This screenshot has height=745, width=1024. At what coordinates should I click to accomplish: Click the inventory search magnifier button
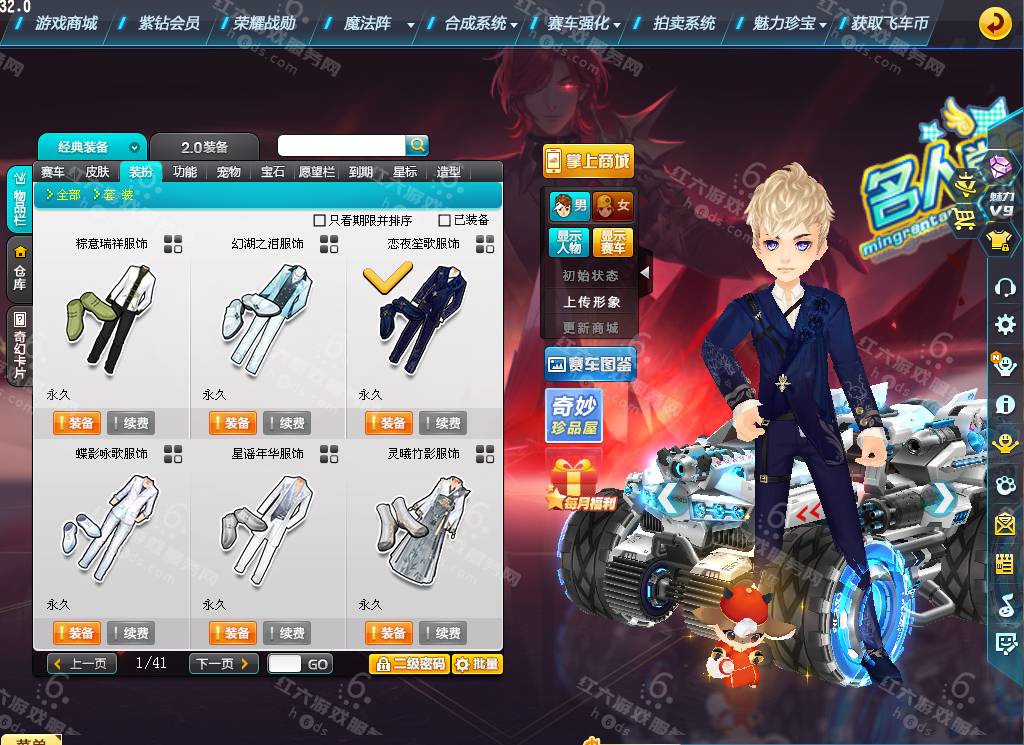(417, 146)
